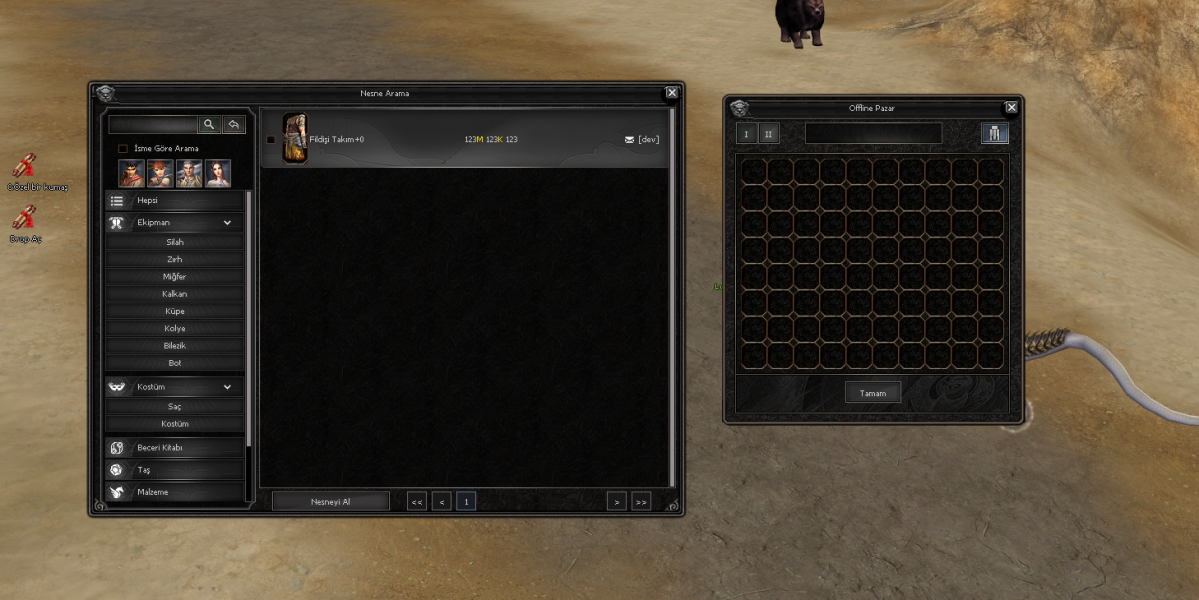Go to the last results page
This screenshot has width=1199, height=600.
tap(640, 502)
